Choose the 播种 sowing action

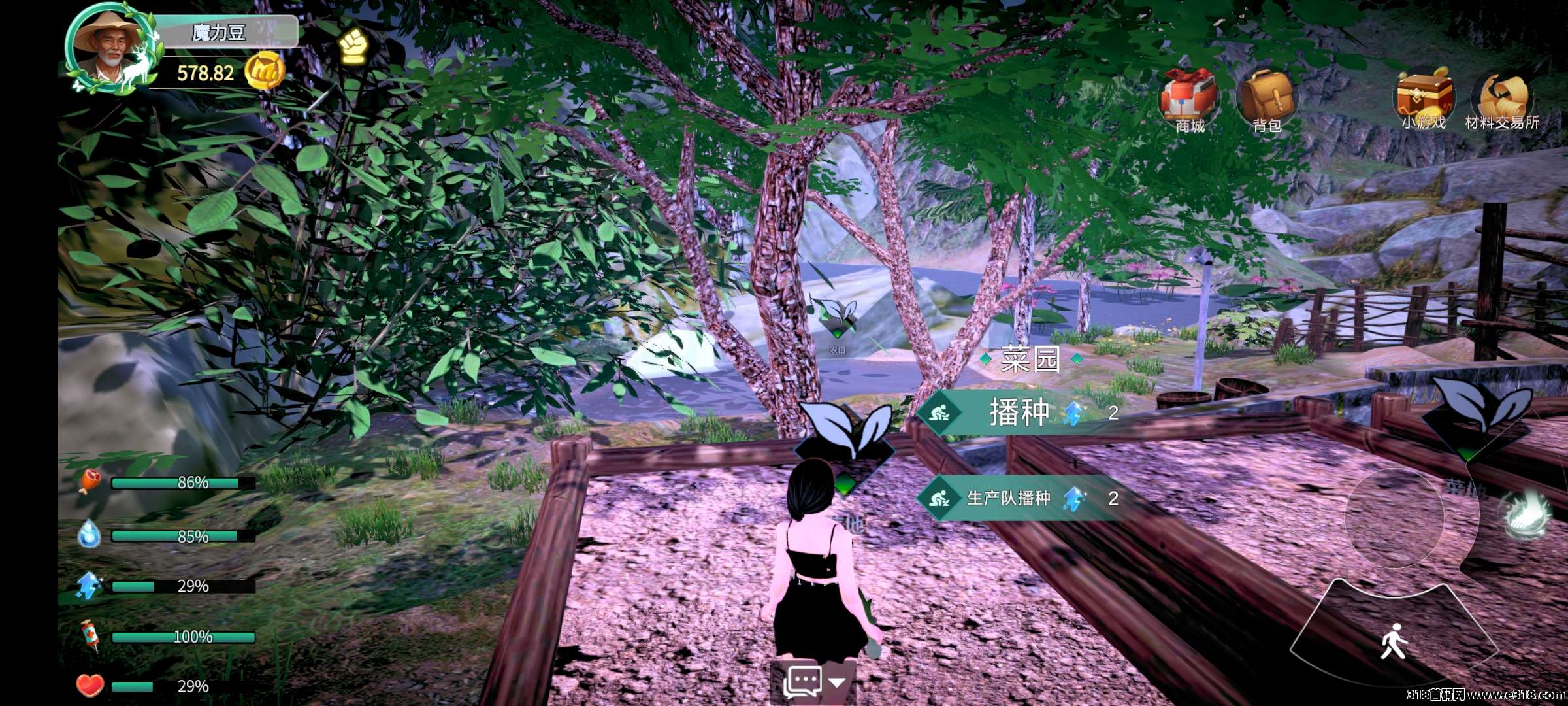click(1019, 412)
